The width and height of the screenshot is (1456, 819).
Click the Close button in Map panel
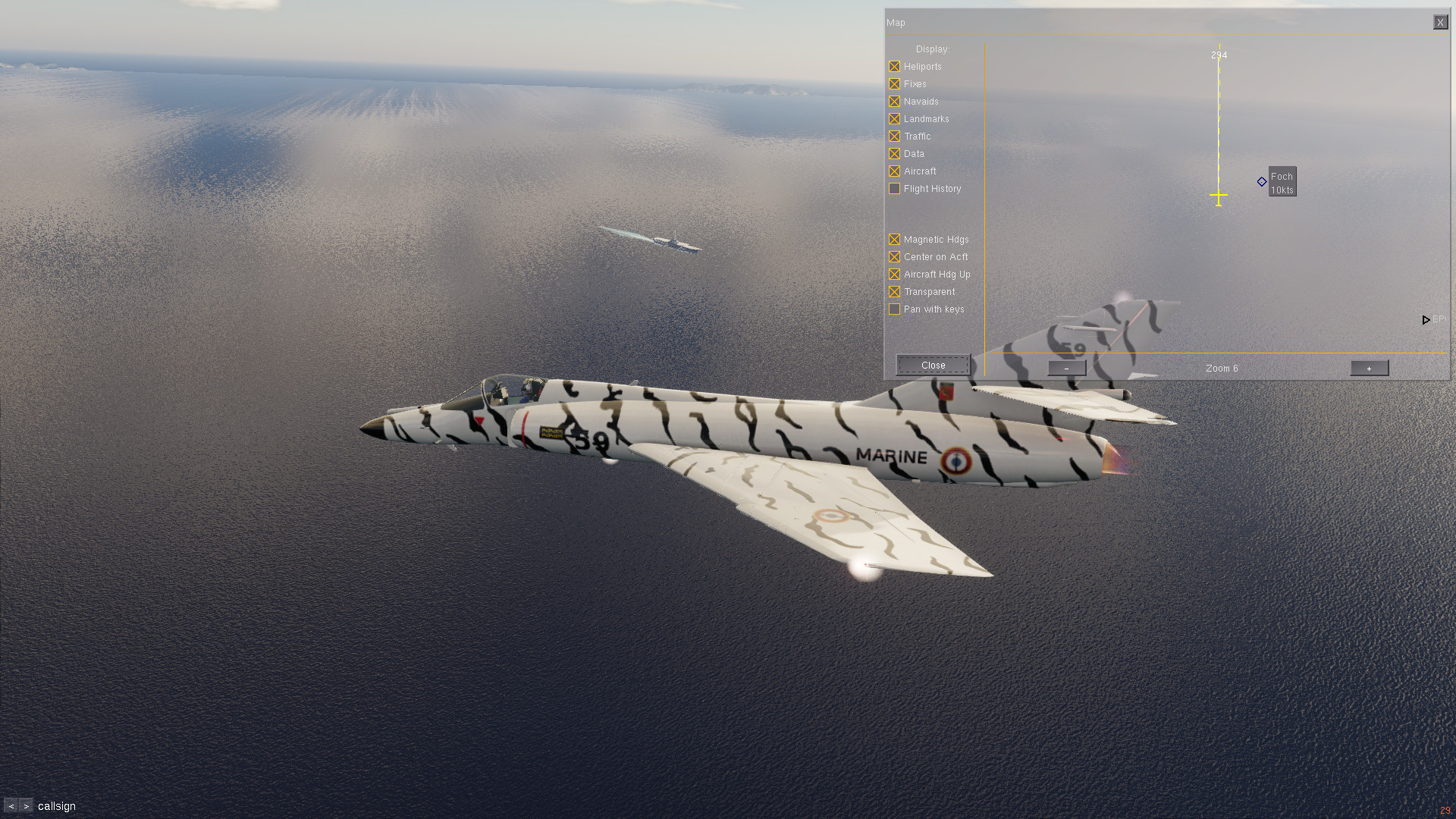coord(933,366)
